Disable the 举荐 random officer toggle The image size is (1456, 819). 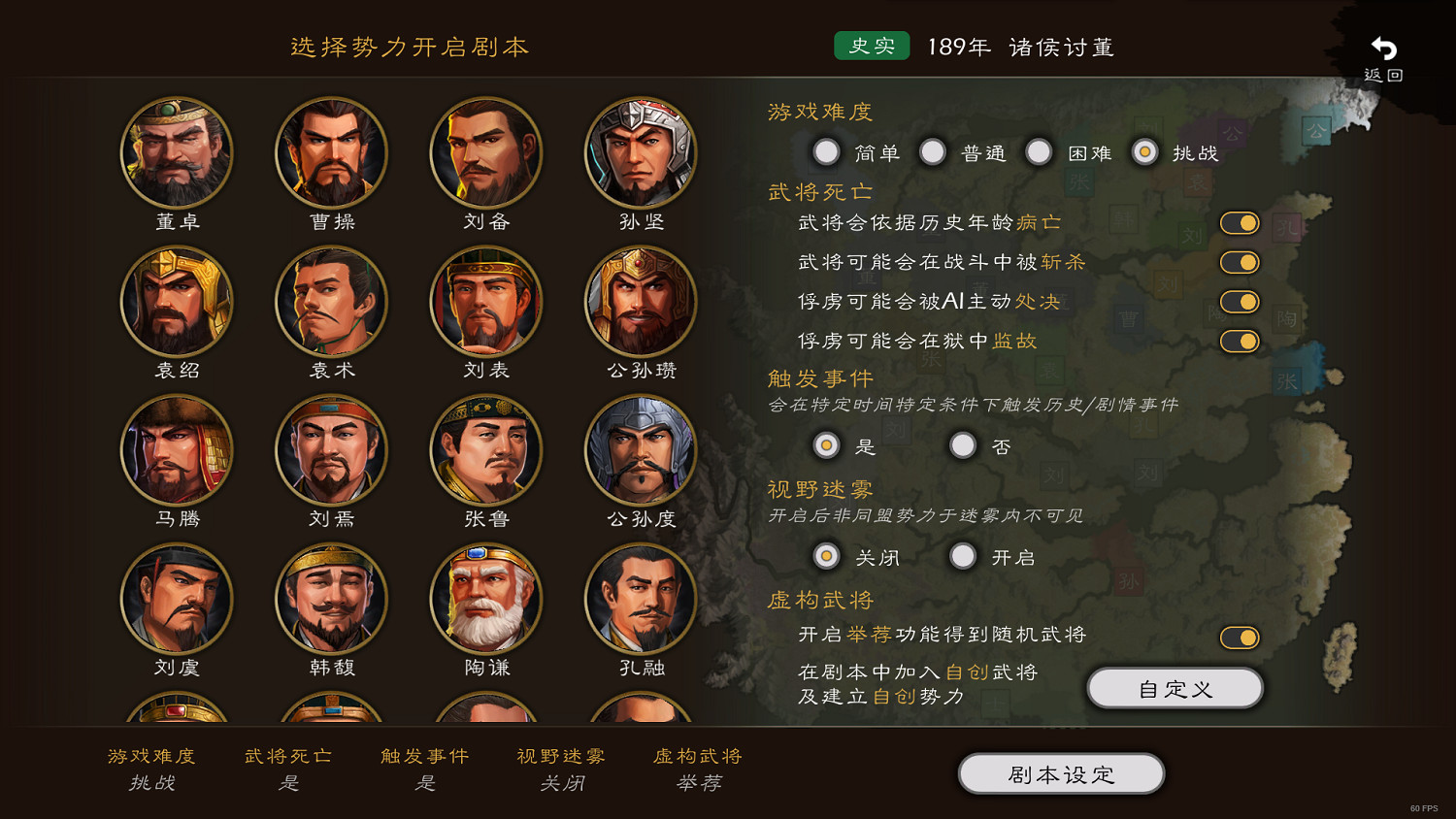click(1240, 637)
